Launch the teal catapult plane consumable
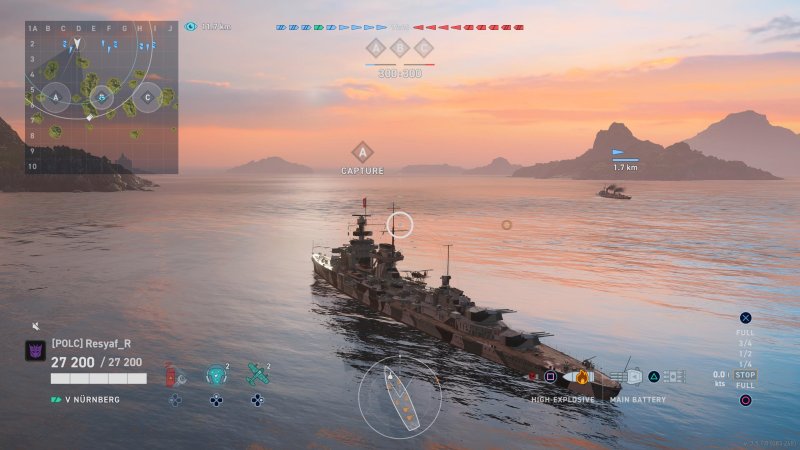The image size is (800, 450). click(x=257, y=376)
